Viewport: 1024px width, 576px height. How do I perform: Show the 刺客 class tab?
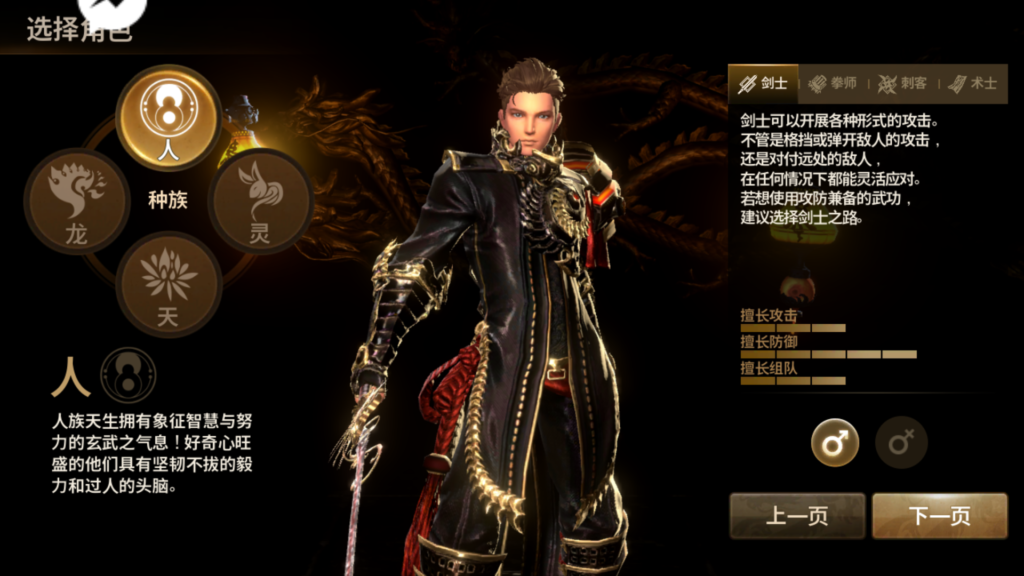click(x=903, y=83)
